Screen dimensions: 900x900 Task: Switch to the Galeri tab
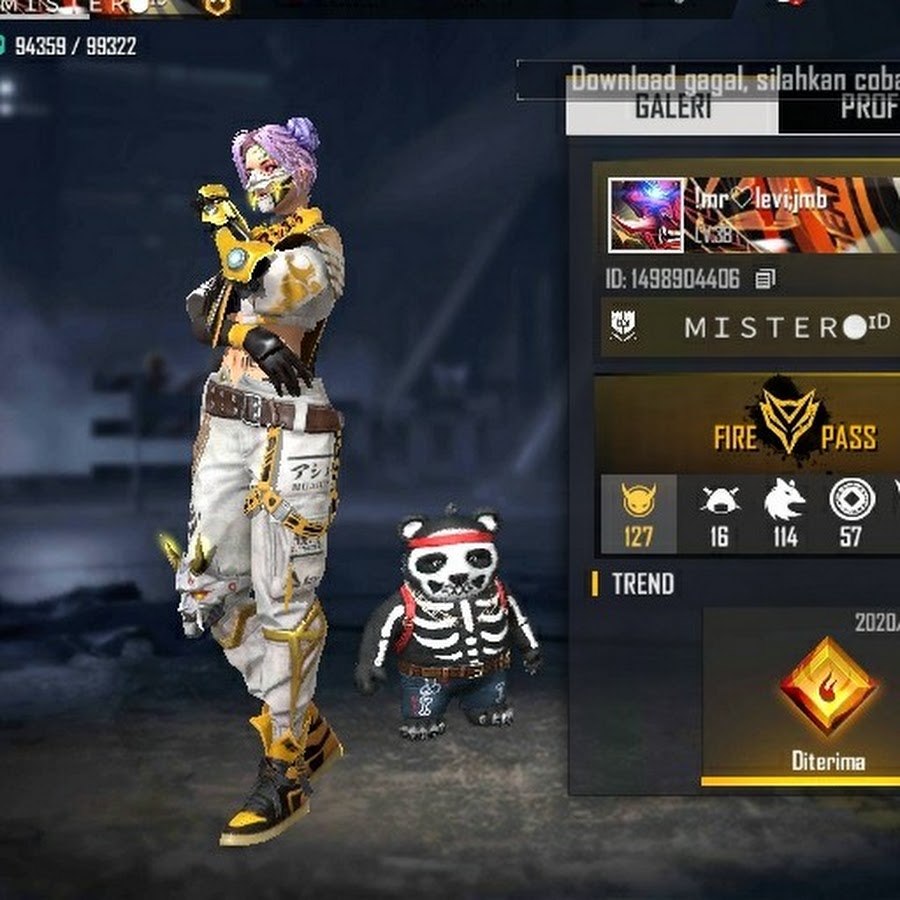click(x=671, y=108)
